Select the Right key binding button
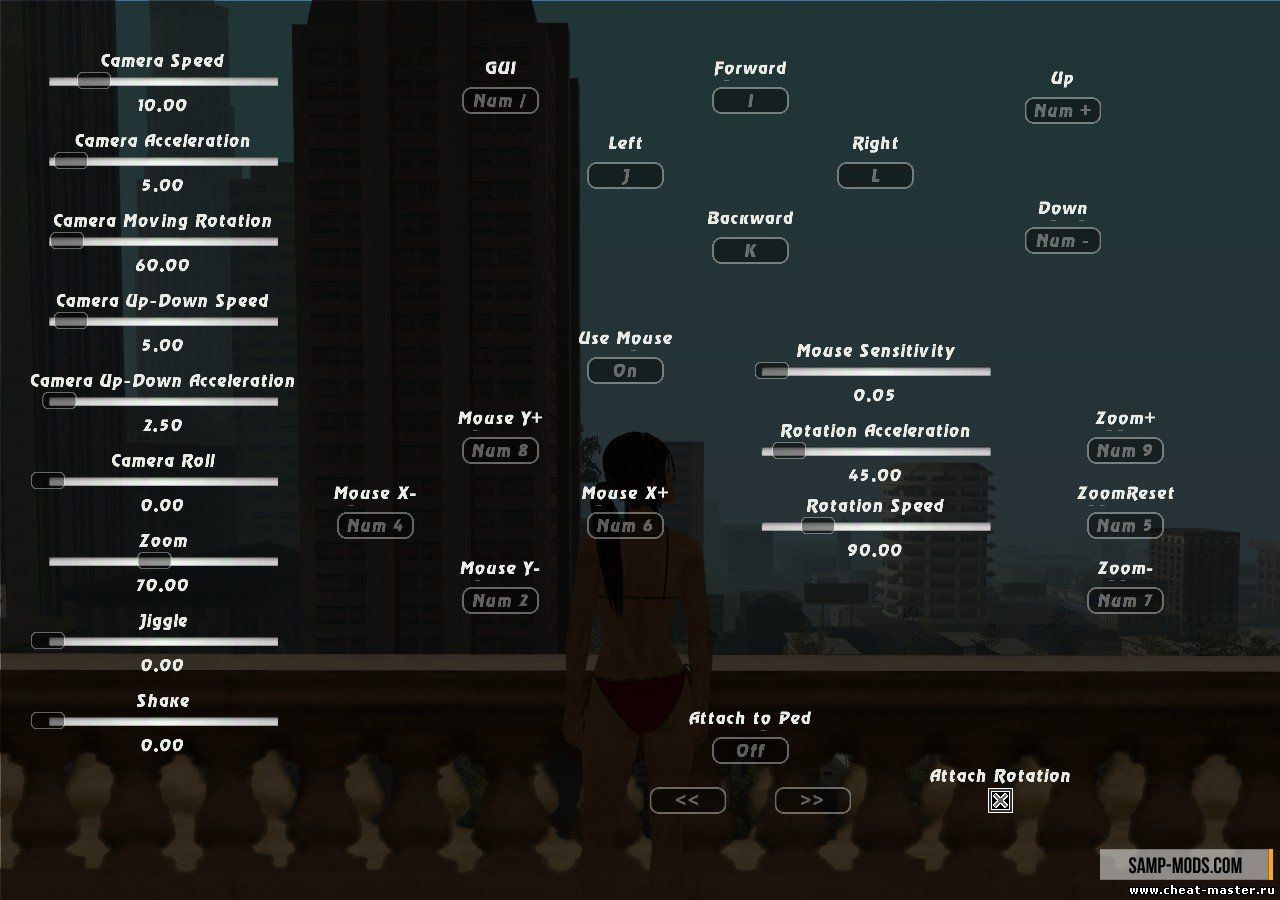This screenshot has width=1280, height=900. click(x=875, y=176)
